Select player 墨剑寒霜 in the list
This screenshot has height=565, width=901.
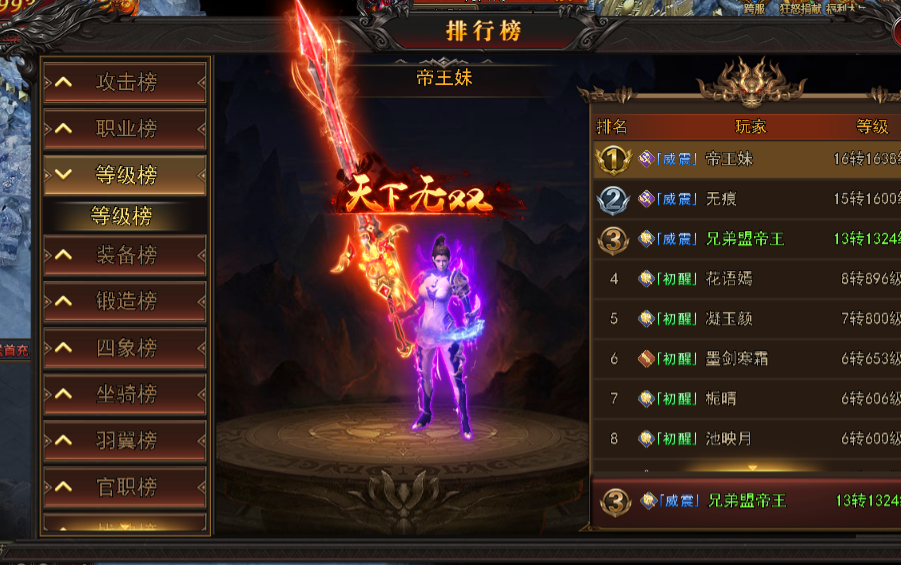coord(745,359)
